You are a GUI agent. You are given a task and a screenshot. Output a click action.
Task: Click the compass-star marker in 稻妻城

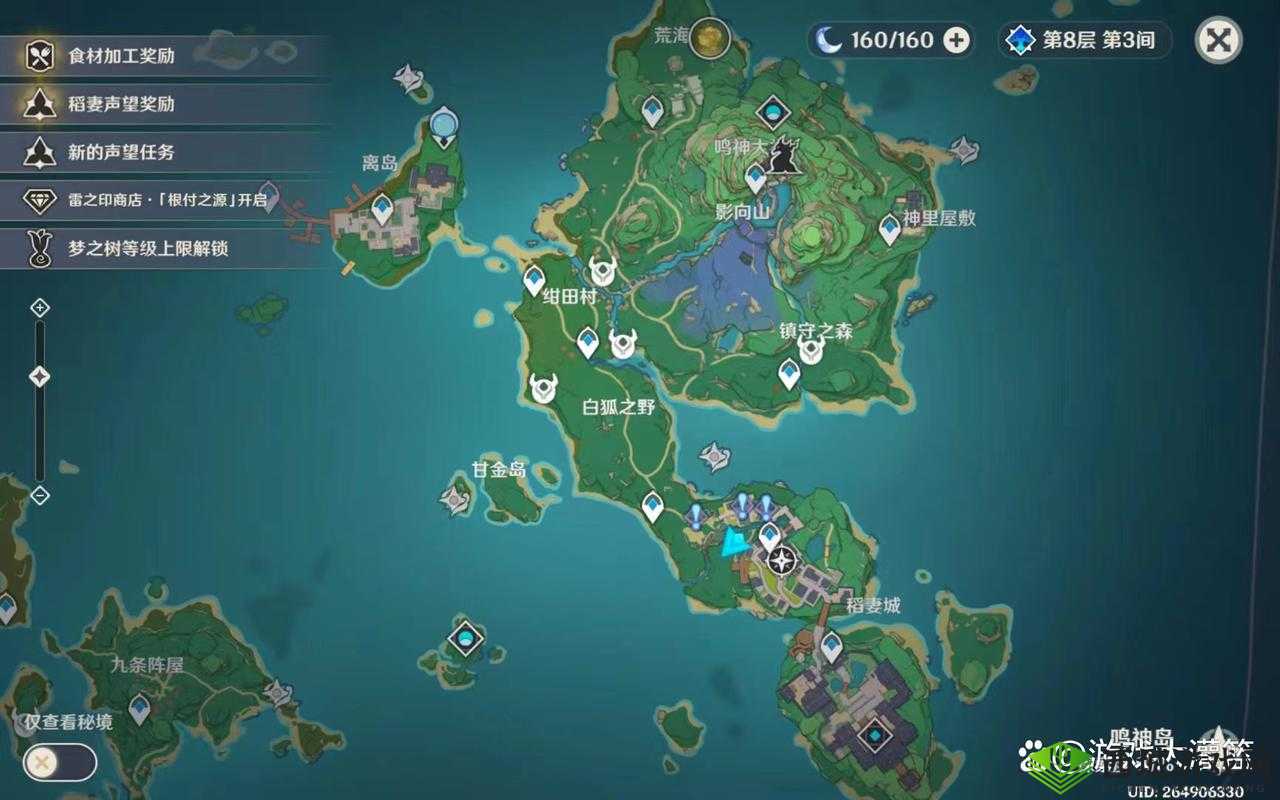click(x=783, y=560)
